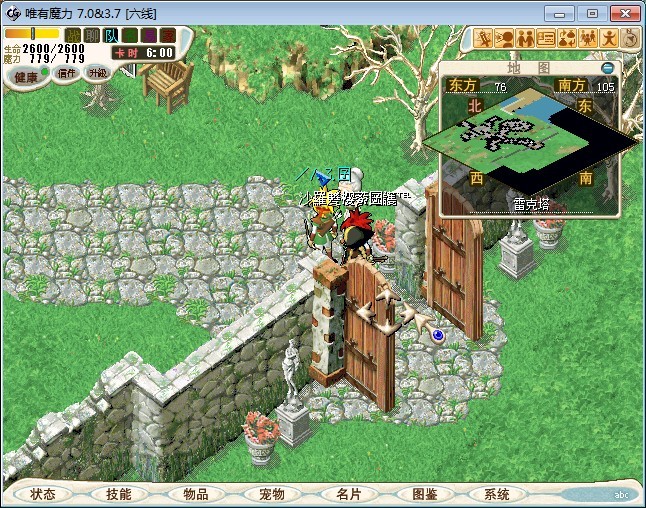This screenshot has height=508, width=646.
Task: Open the 宠物 pets menu
Action: click(x=271, y=494)
